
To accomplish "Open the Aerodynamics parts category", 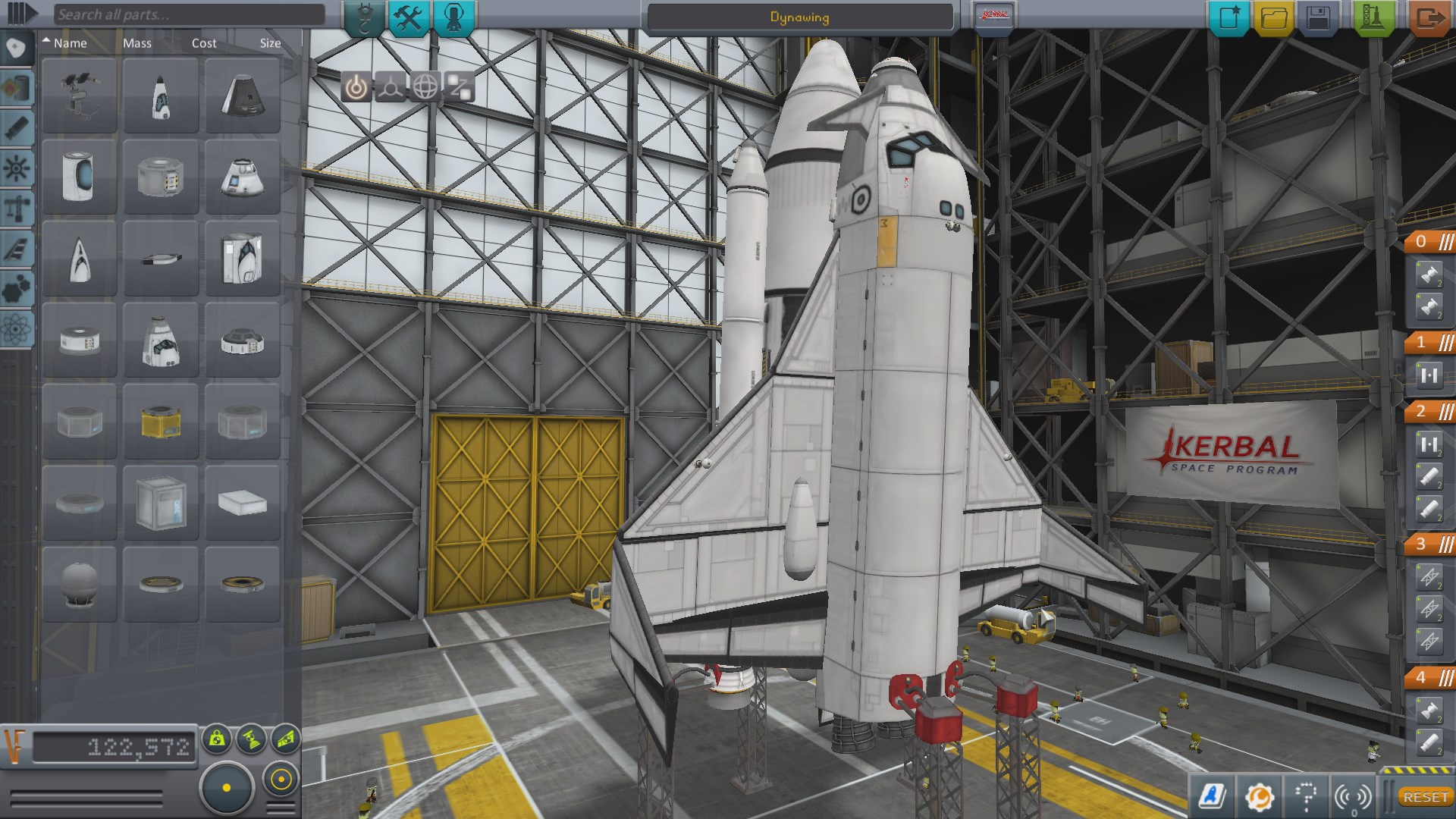I will (17, 246).
